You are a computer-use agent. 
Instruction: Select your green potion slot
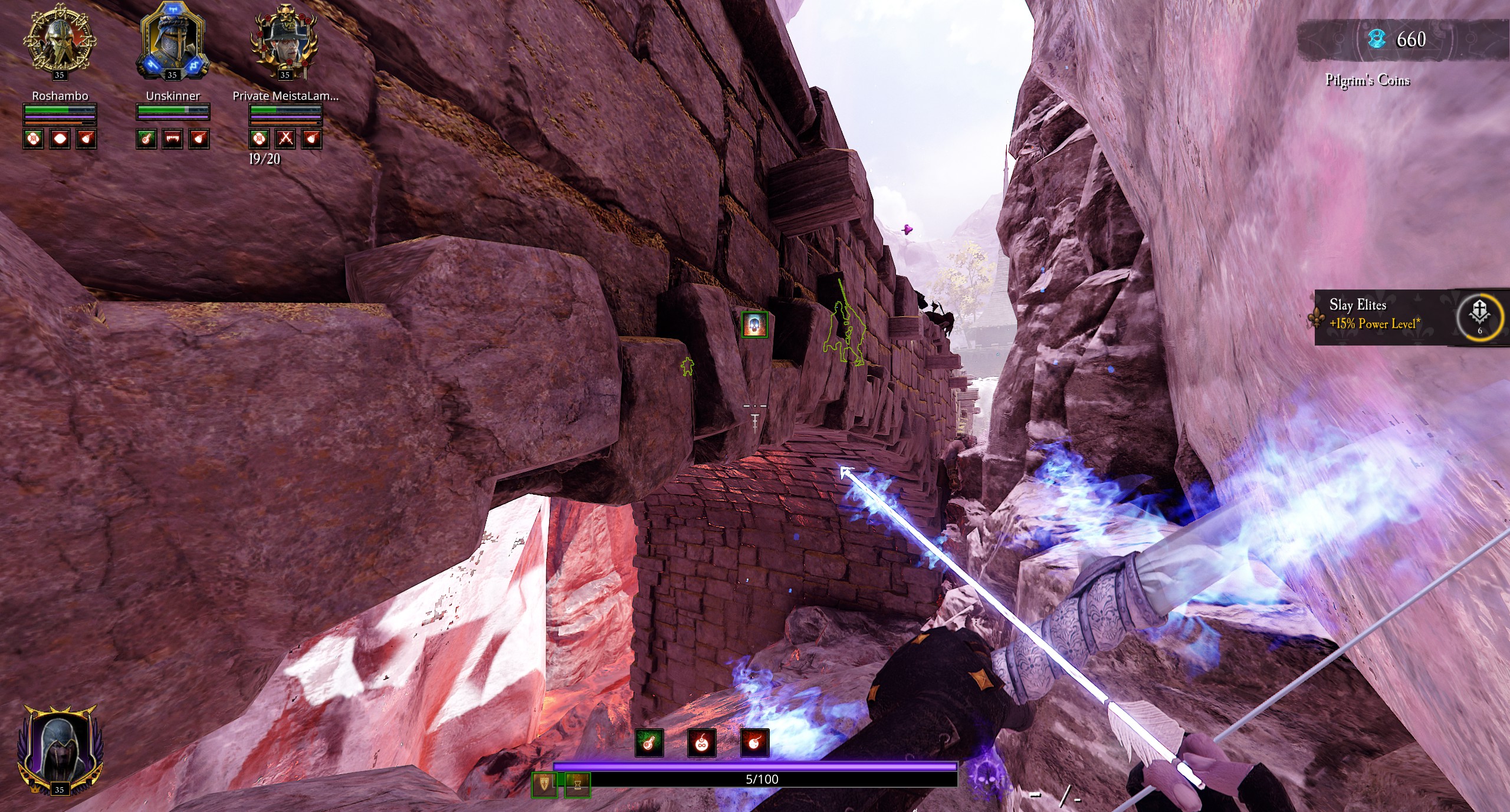pyautogui.click(x=649, y=743)
